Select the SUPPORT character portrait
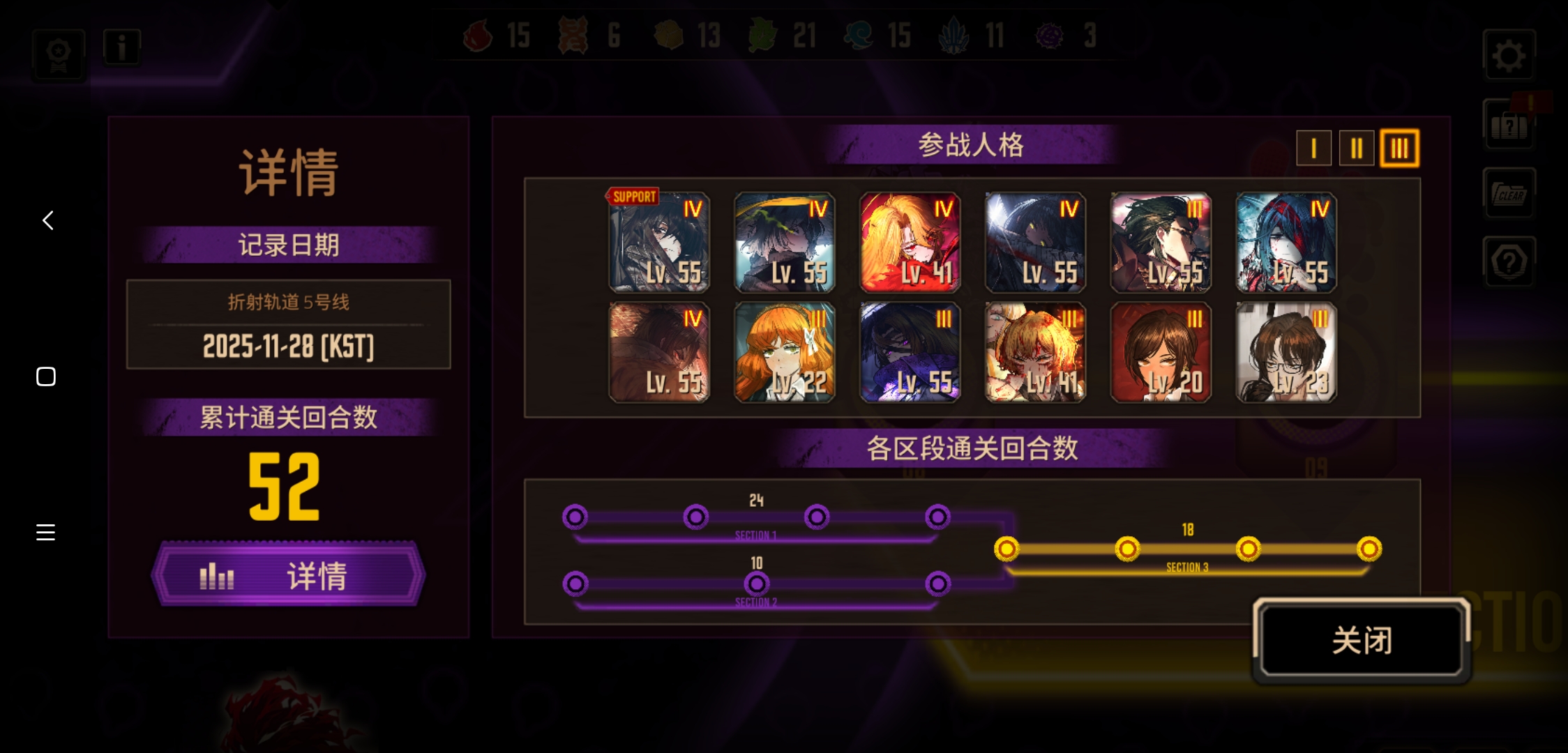The image size is (1568, 753). tap(659, 243)
